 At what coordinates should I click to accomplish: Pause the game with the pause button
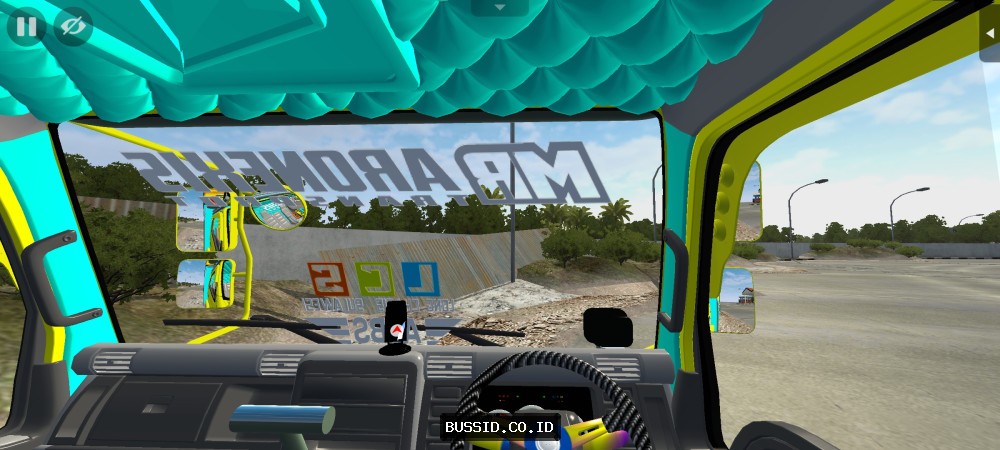(x=26, y=26)
